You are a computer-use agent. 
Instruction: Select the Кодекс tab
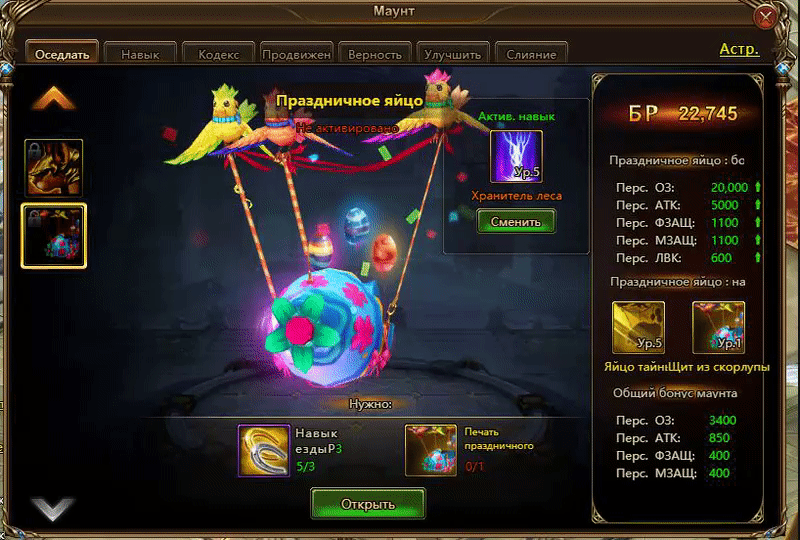[218, 54]
